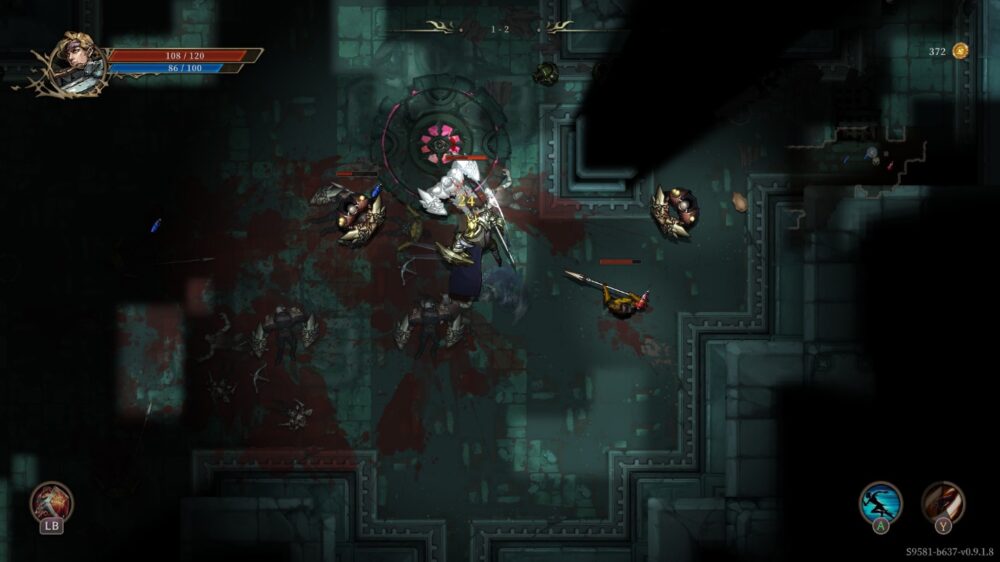This screenshot has height=562, width=1000.
Task: Click the hero portrait in the corner
Action: point(73,62)
